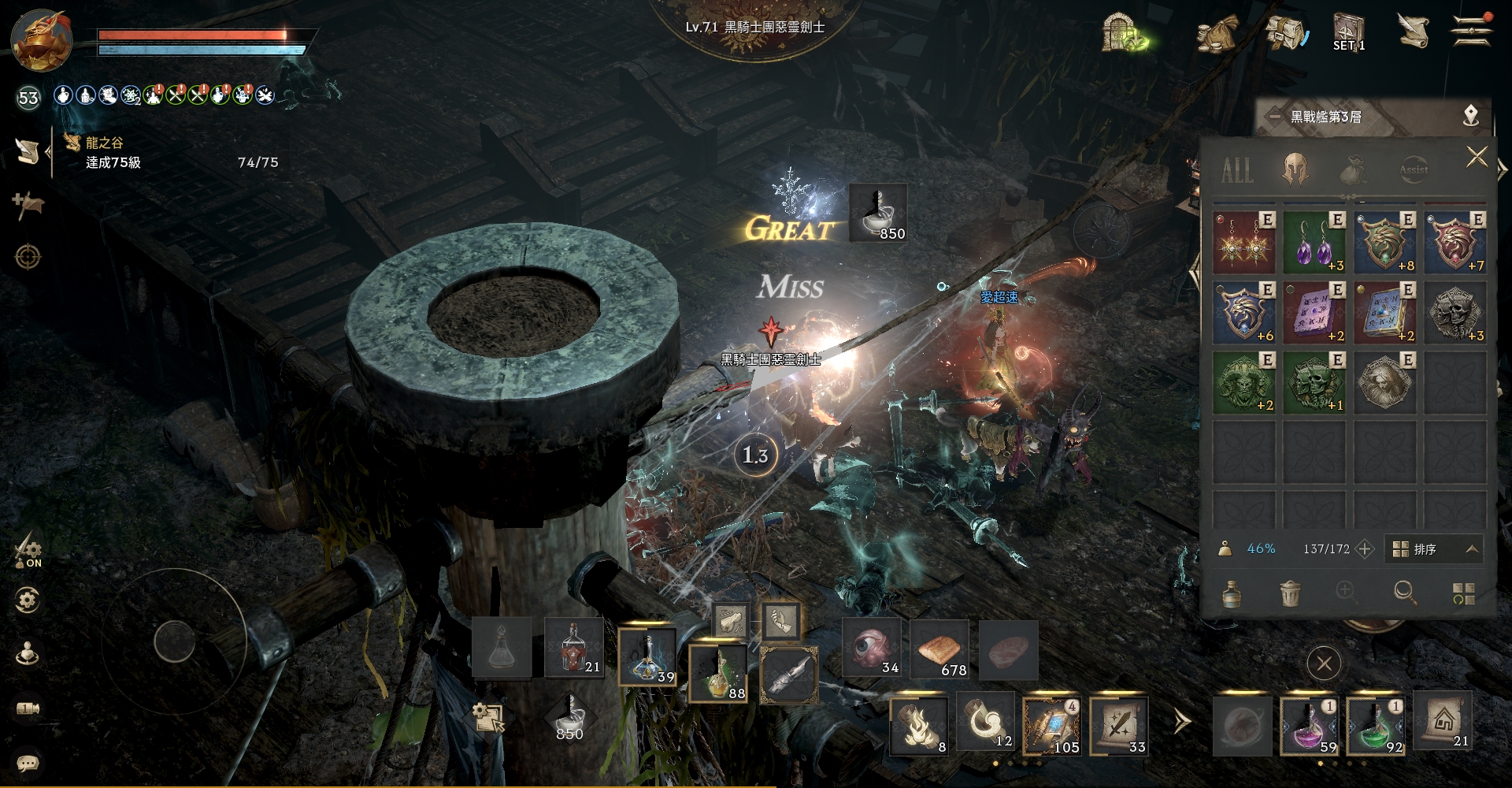Use the bread item with 678

coord(939,649)
